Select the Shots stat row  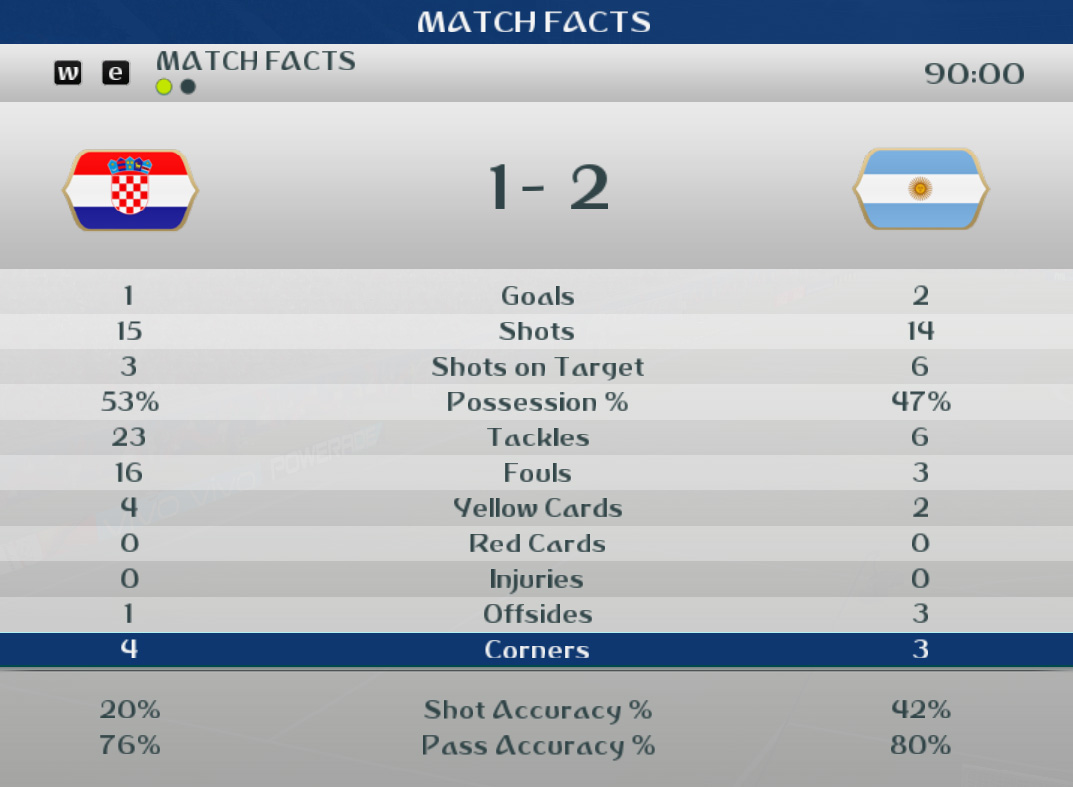[x=537, y=331]
